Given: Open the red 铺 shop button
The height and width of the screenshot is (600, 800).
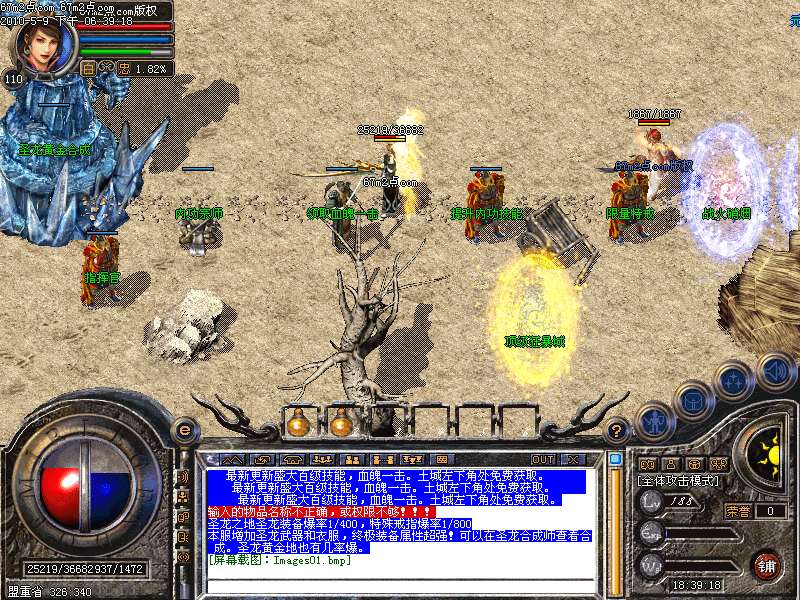Looking at the screenshot, I should pyautogui.click(x=767, y=564).
